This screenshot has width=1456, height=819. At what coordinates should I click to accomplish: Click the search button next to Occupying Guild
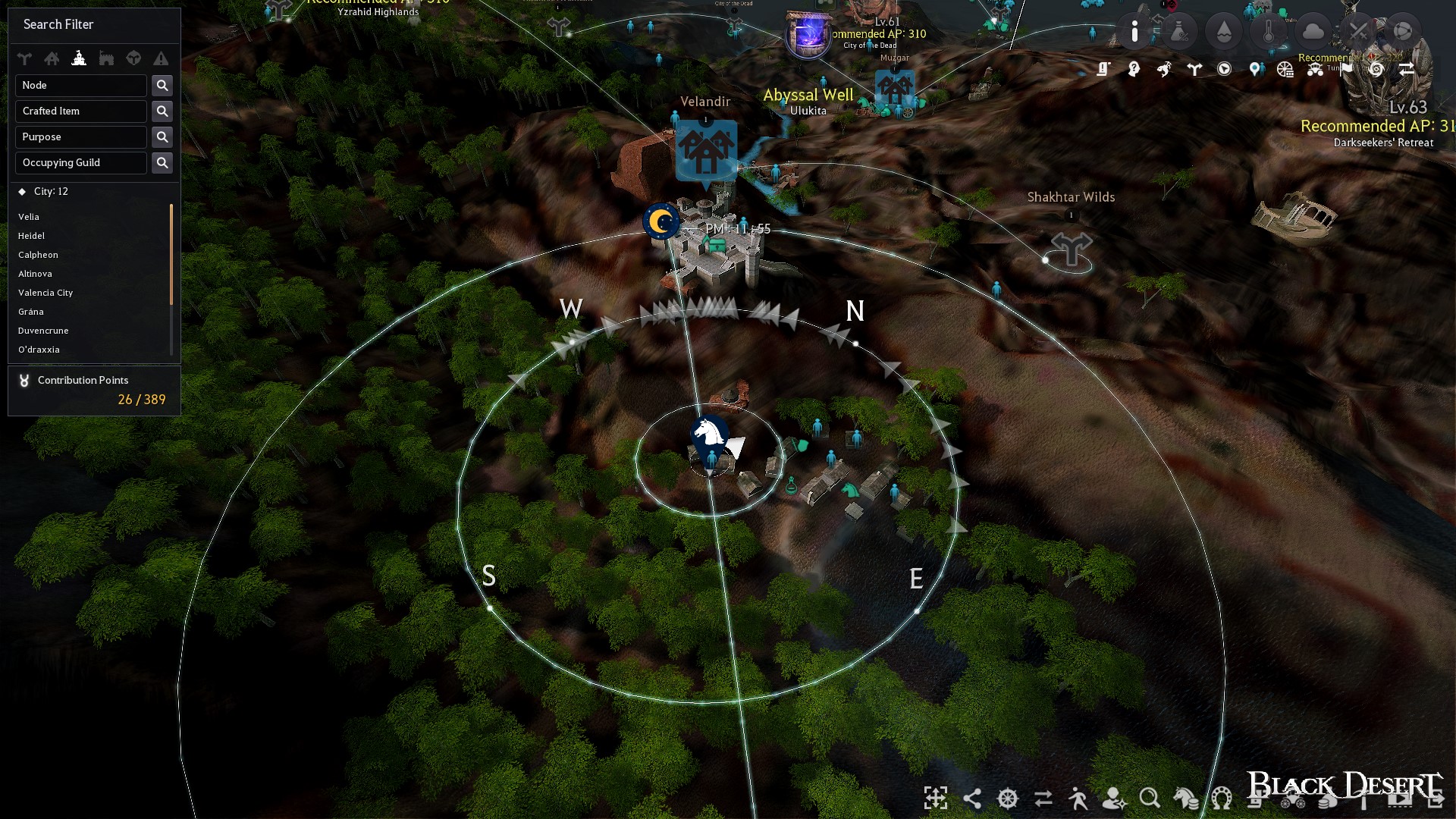162,162
